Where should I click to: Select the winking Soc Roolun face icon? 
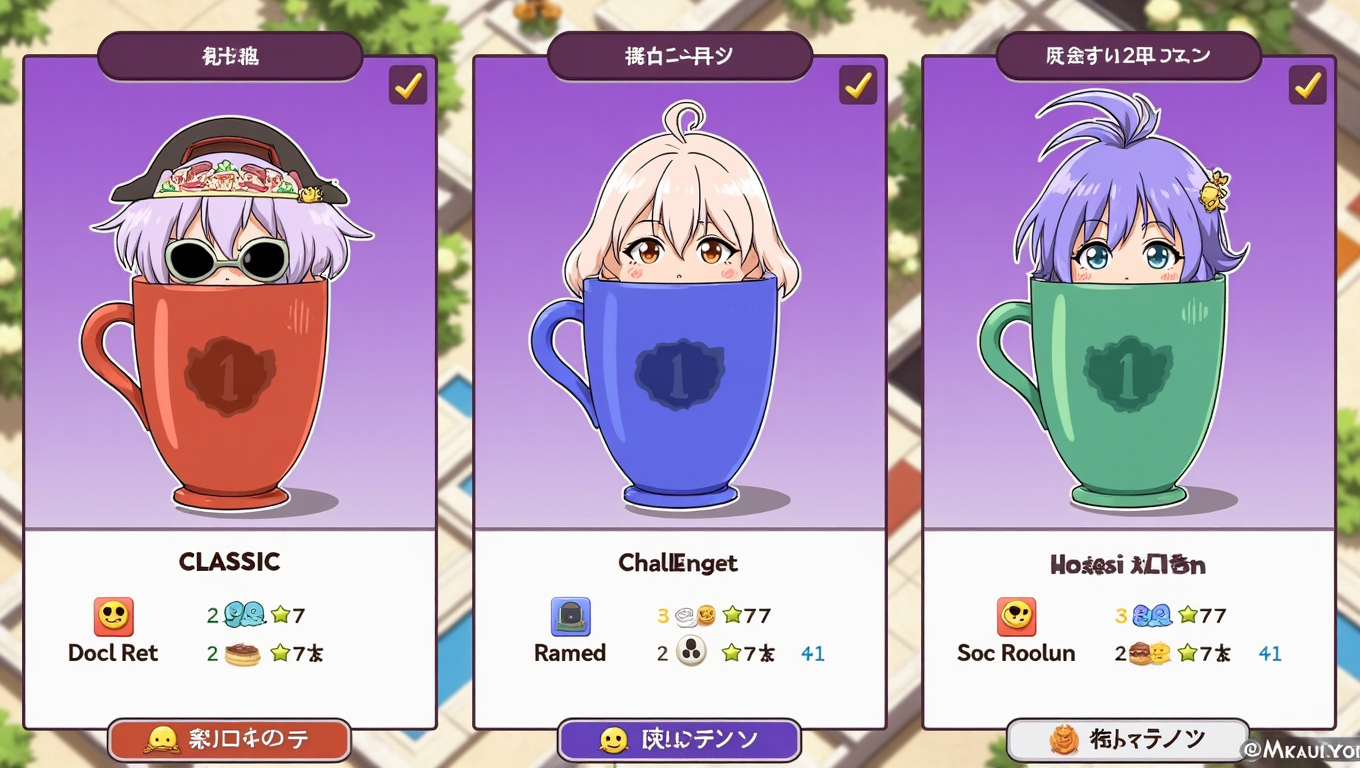(1016, 617)
